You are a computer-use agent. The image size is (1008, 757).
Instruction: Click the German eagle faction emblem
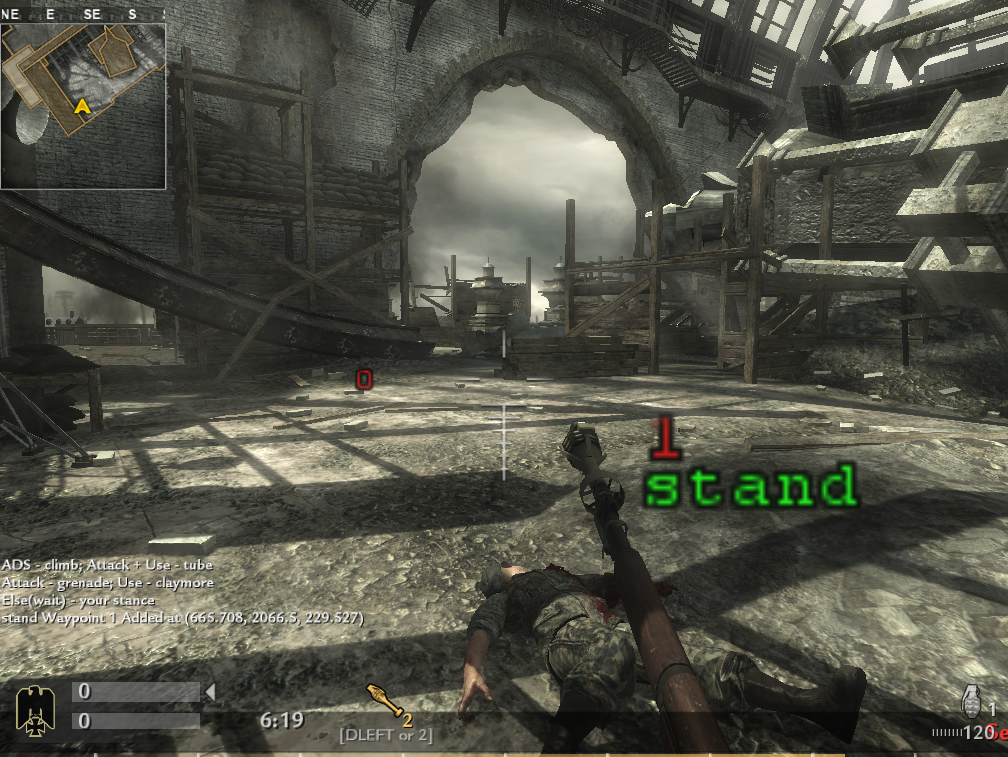(x=35, y=707)
